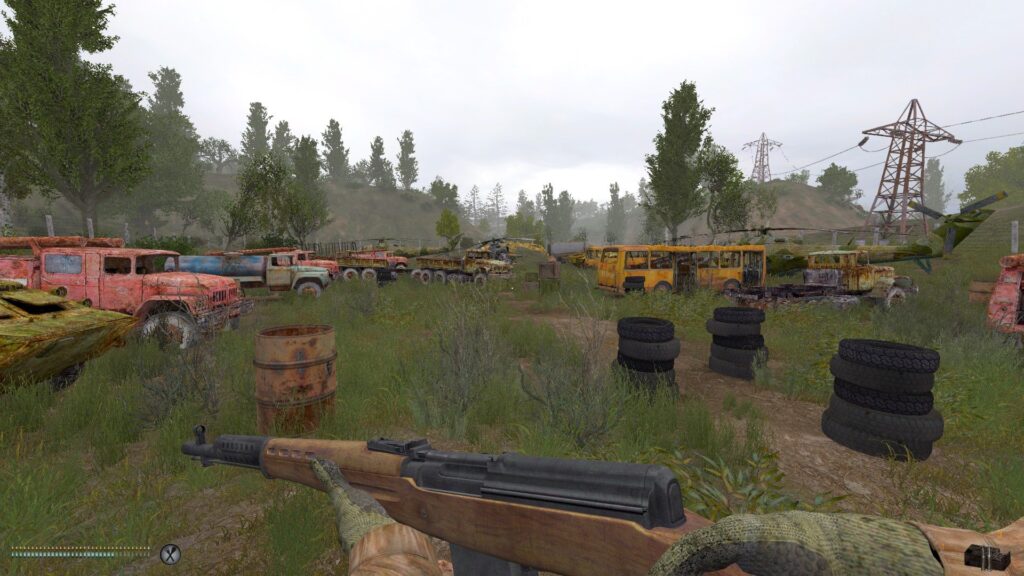
Task: Click the ammo box icon
Action: coord(987,556)
